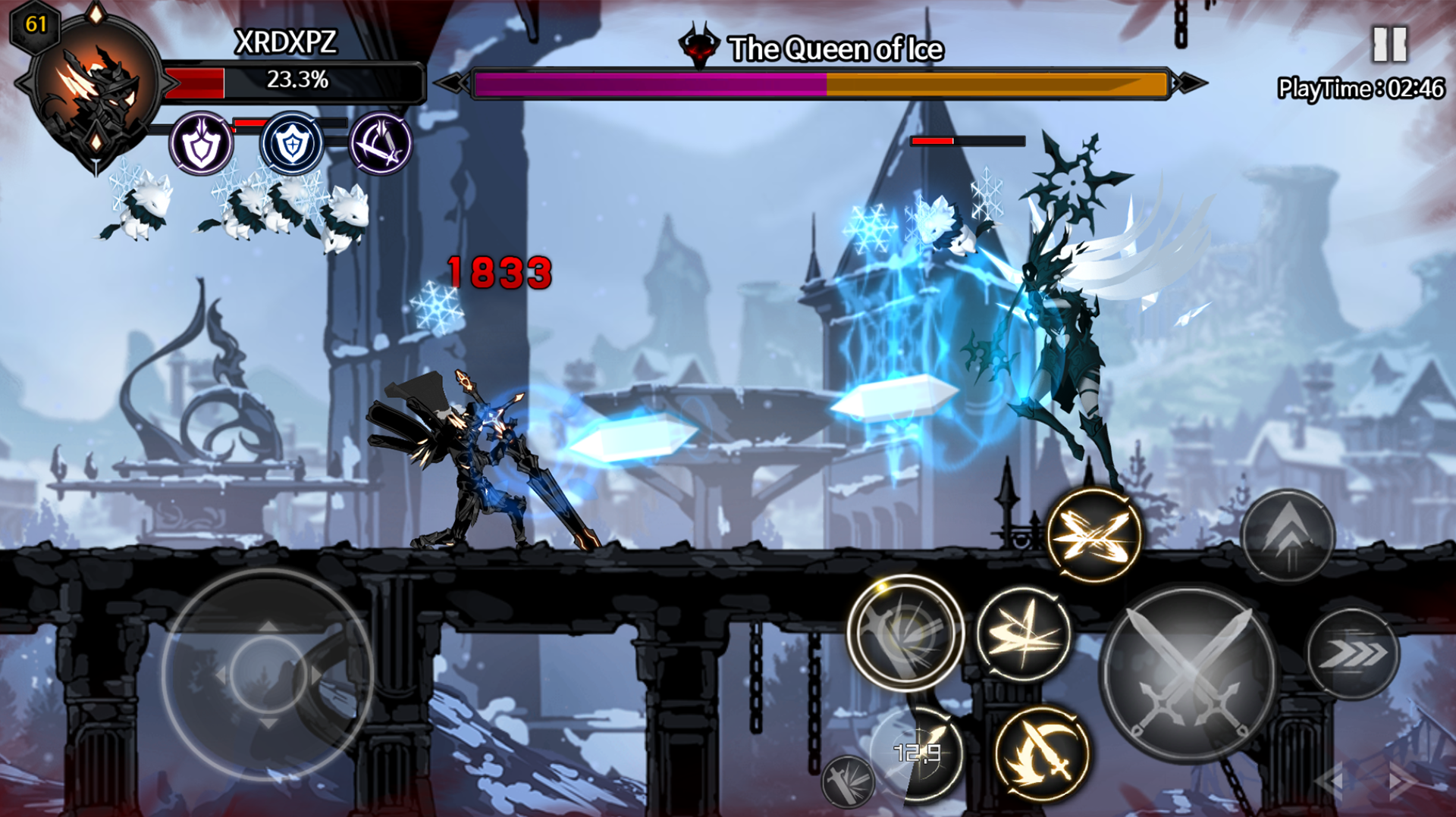Toggle the purple shield buff icon

(201, 144)
